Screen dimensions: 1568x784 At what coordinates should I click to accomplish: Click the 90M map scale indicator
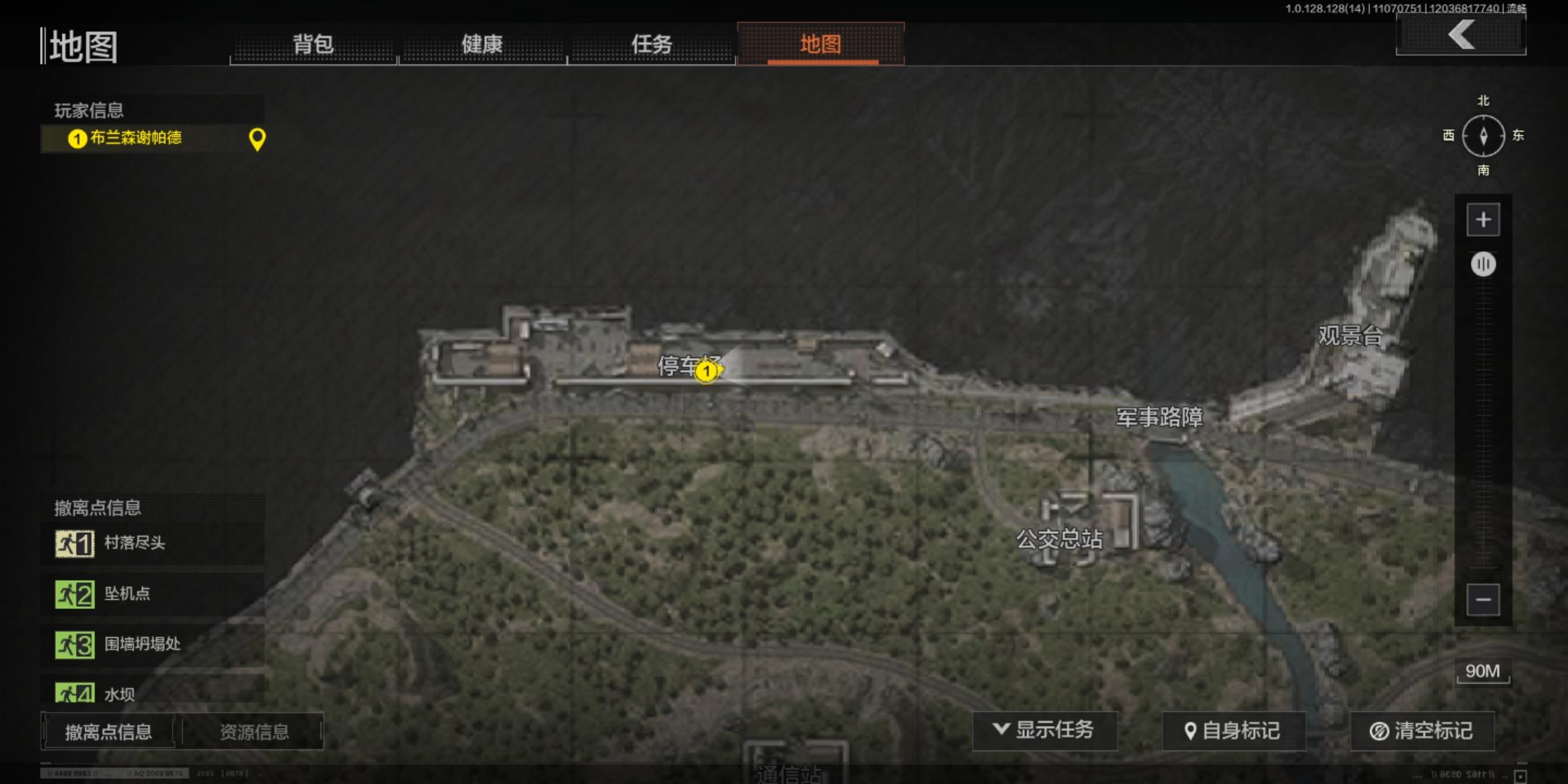(x=1482, y=671)
